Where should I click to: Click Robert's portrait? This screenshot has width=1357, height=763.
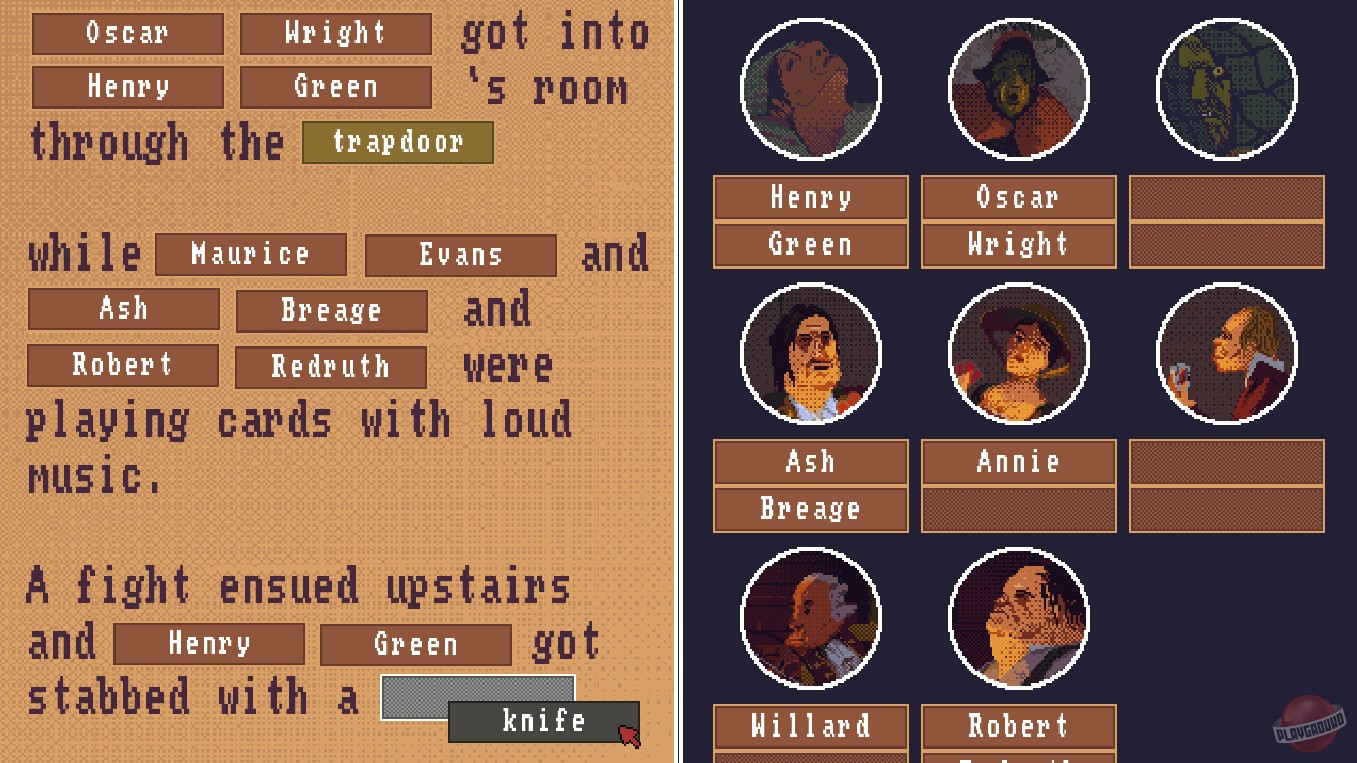tap(1018, 618)
